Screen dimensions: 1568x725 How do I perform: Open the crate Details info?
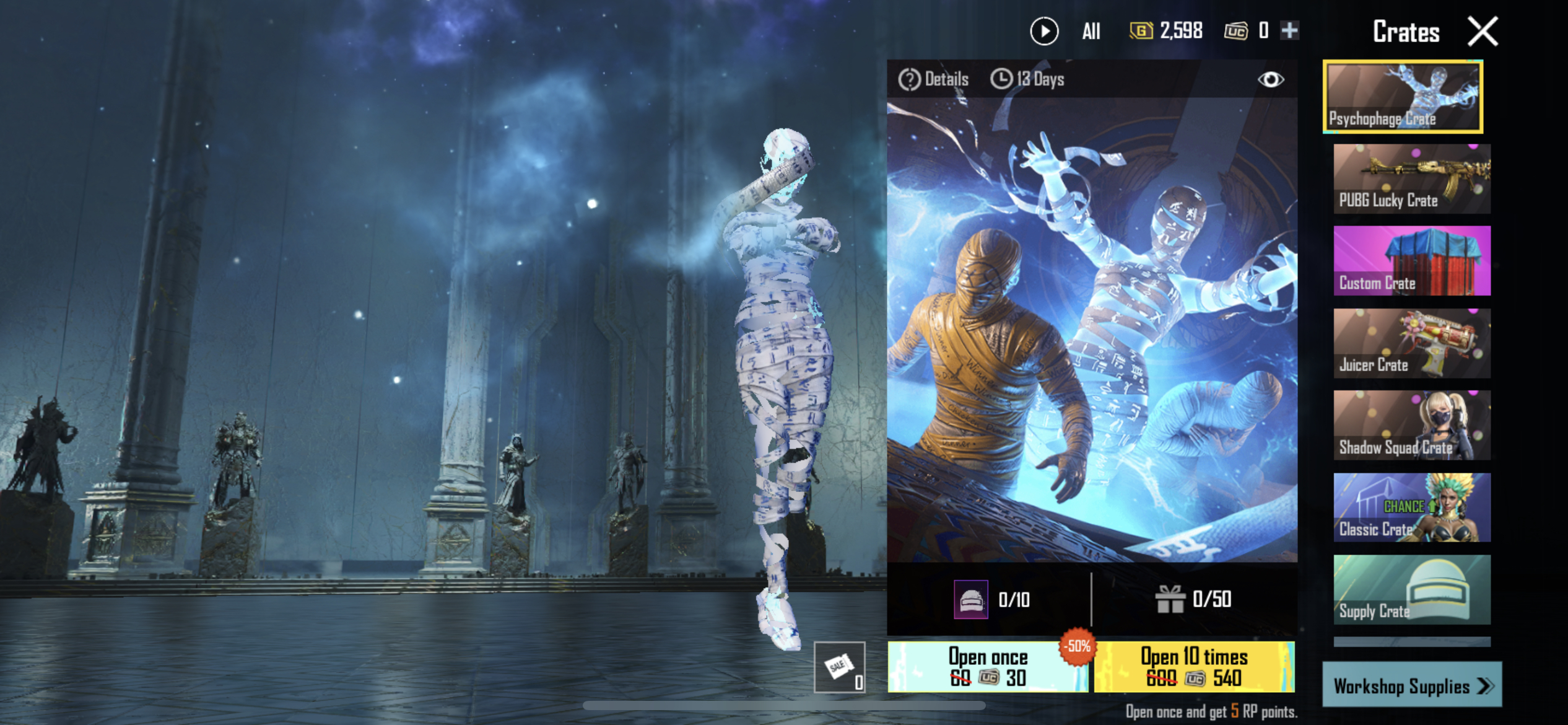point(933,79)
